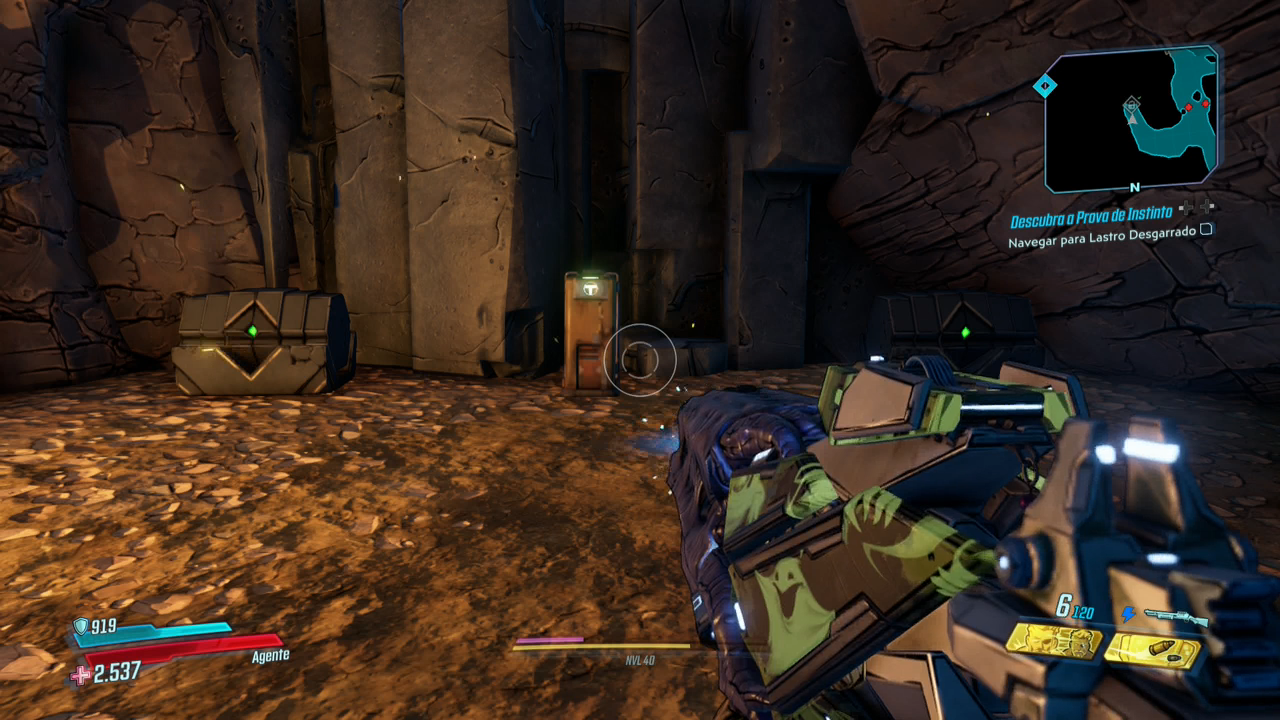This screenshot has width=1280, height=720.
Task: Select the equipped shotgun weapon icon
Action: click(1175, 617)
